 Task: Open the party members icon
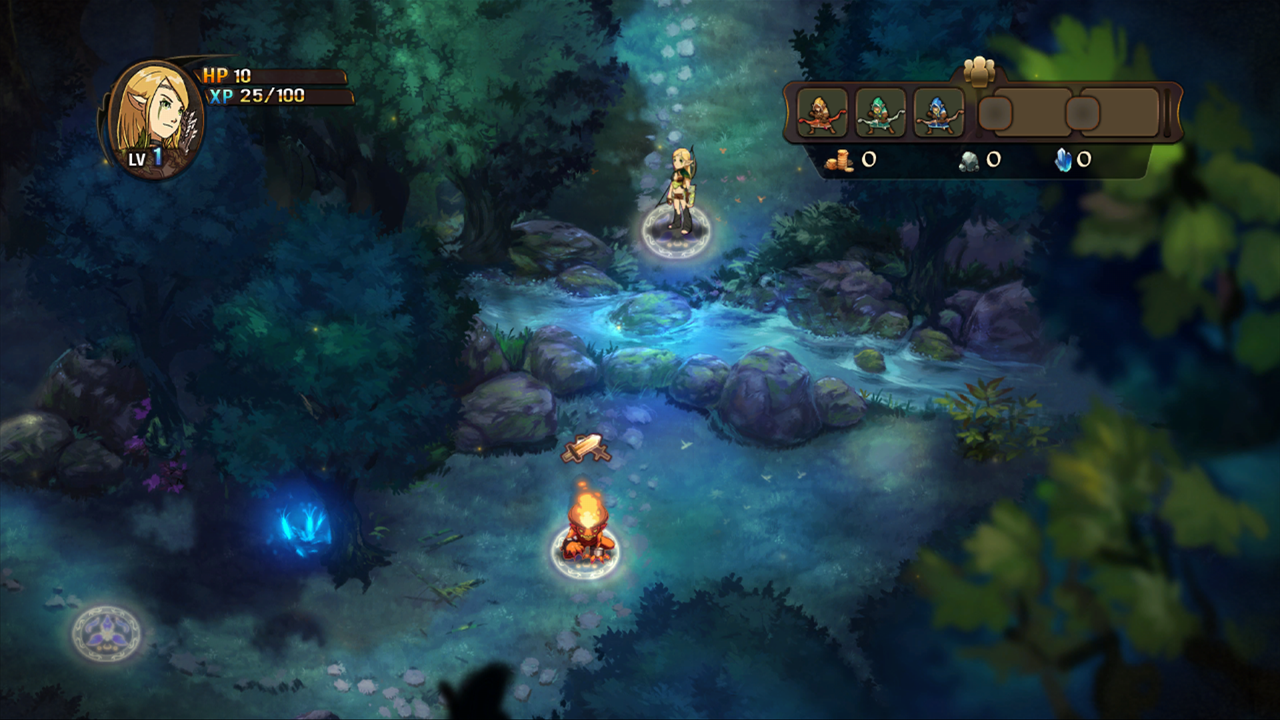tap(982, 72)
